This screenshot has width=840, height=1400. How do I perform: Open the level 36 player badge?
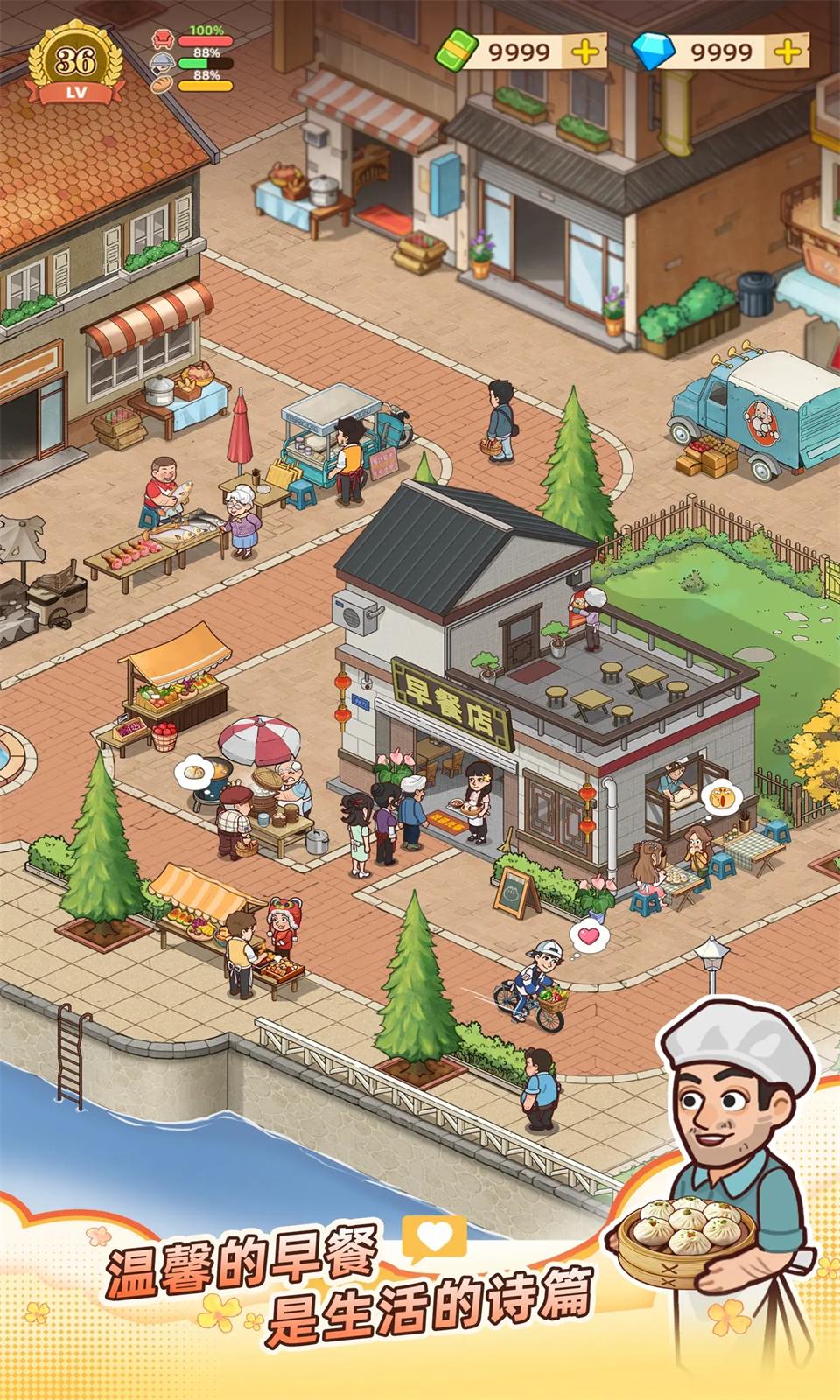coord(74,63)
